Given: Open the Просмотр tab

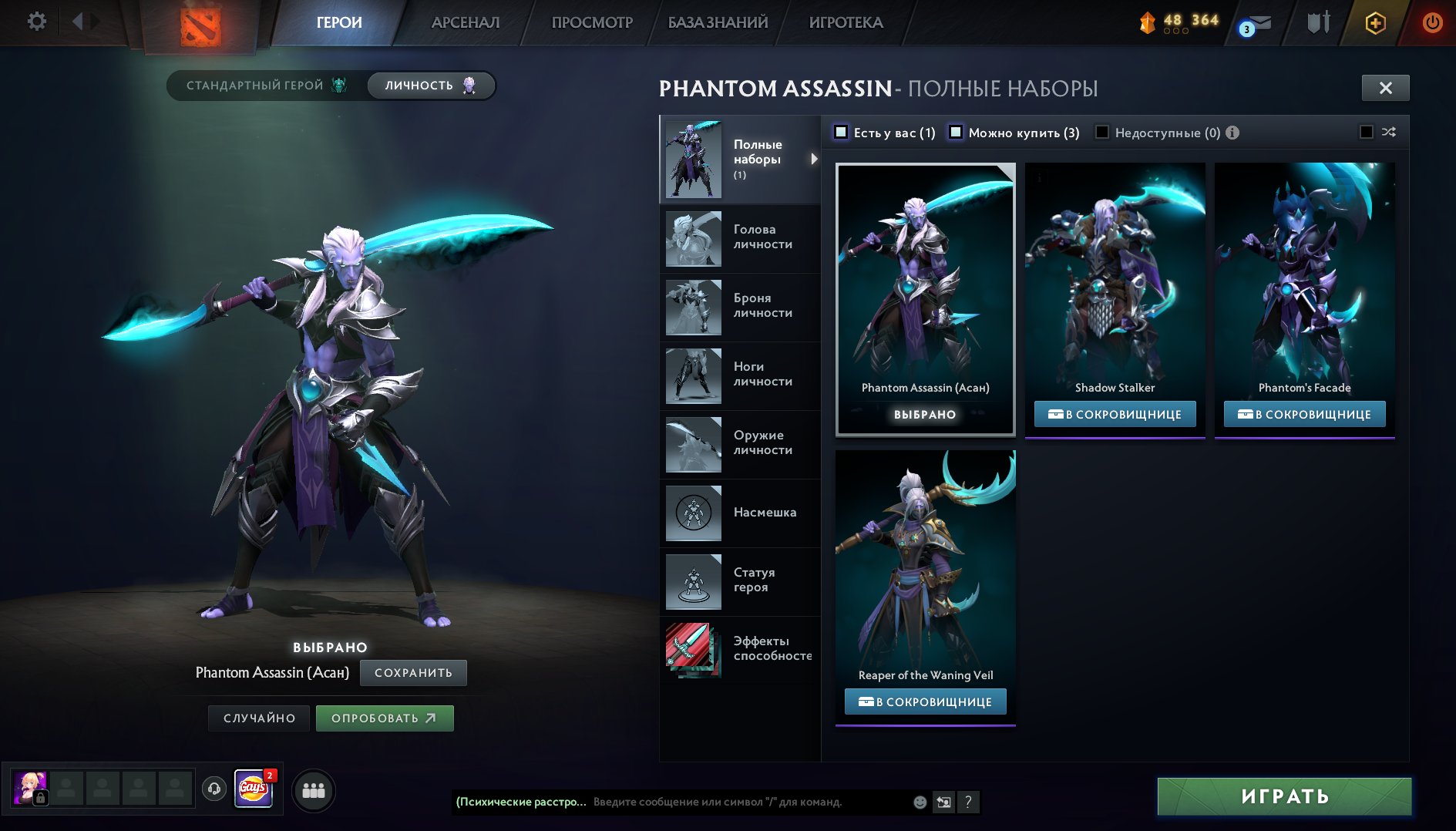Looking at the screenshot, I should point(592,23).
